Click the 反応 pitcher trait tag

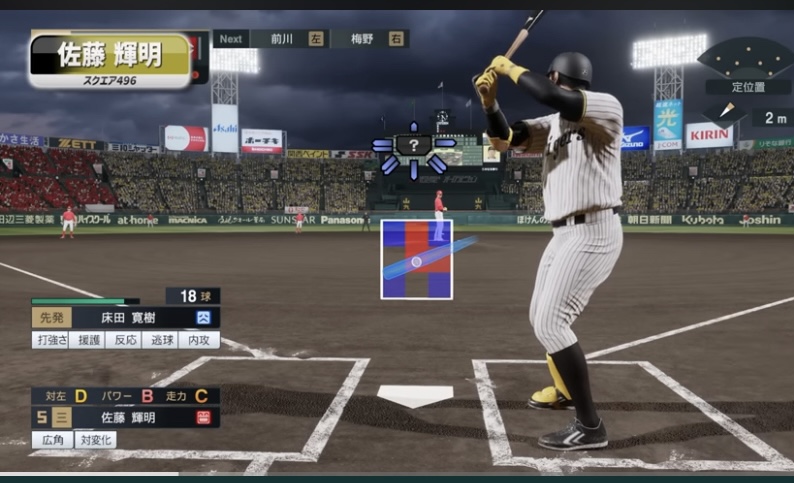126,340
